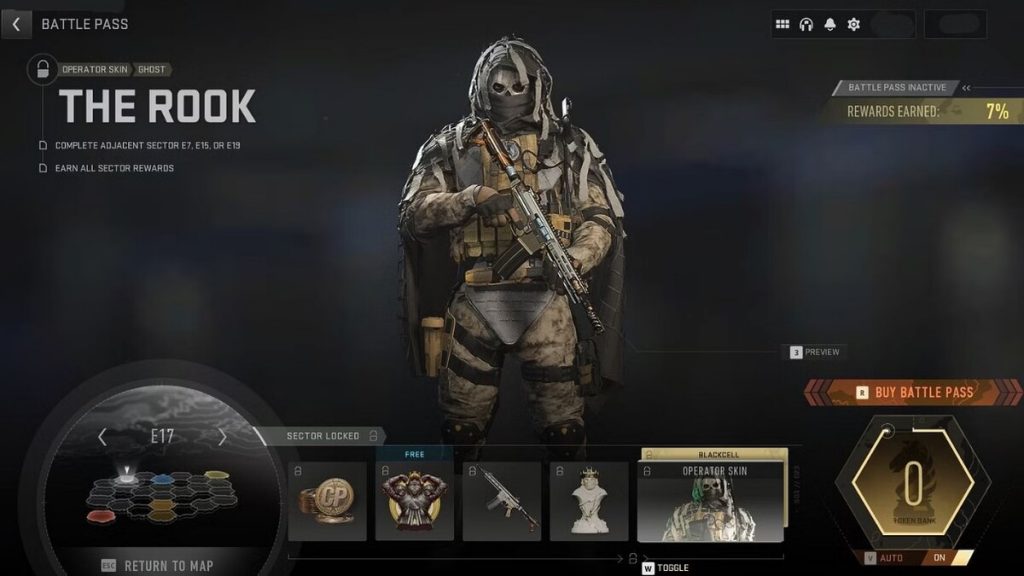Open the headset voice channel icon
The image size is (1024, 576).
click(806, 24)
